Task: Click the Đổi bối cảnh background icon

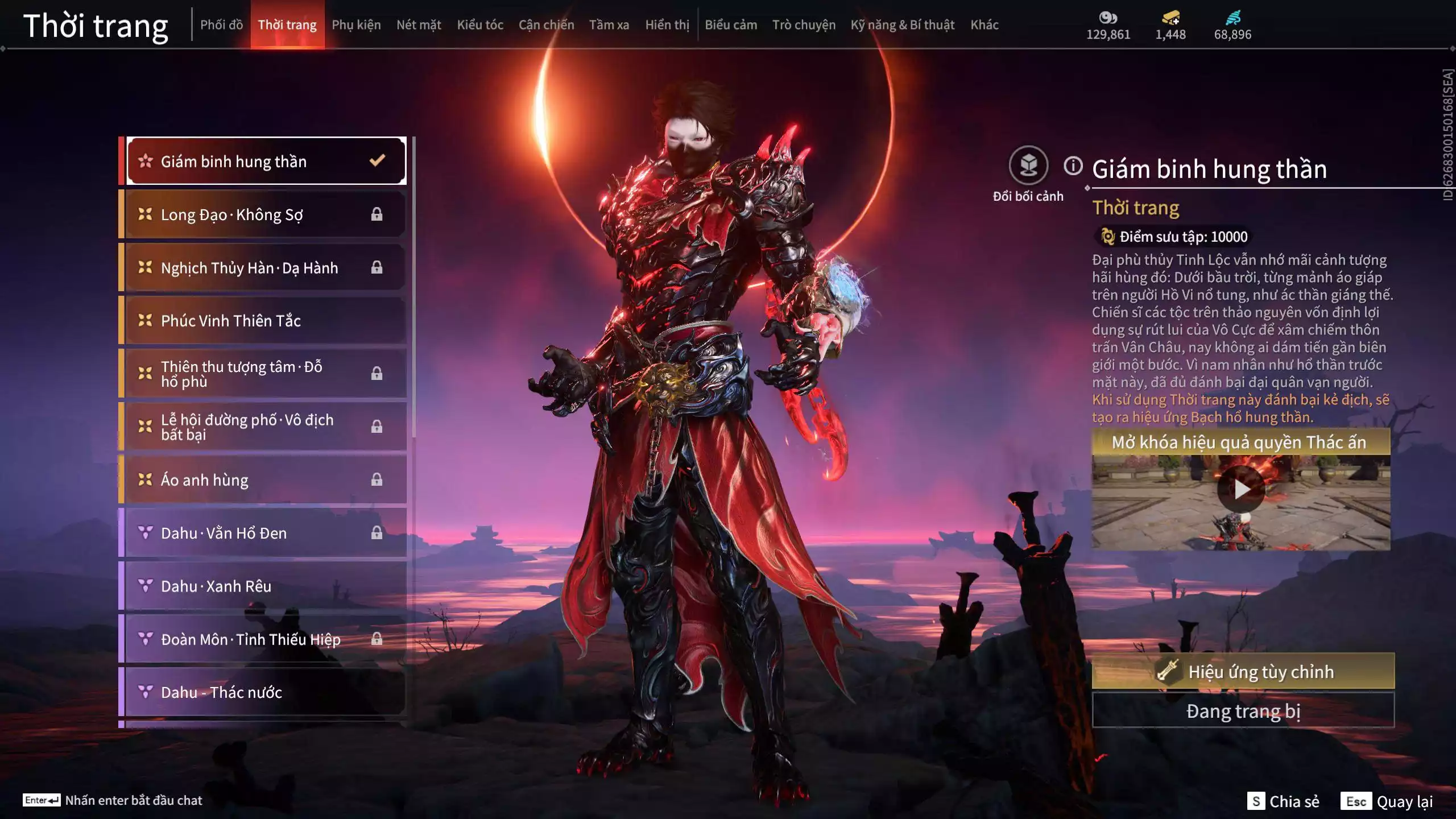Action: [x=1028, y=166]
